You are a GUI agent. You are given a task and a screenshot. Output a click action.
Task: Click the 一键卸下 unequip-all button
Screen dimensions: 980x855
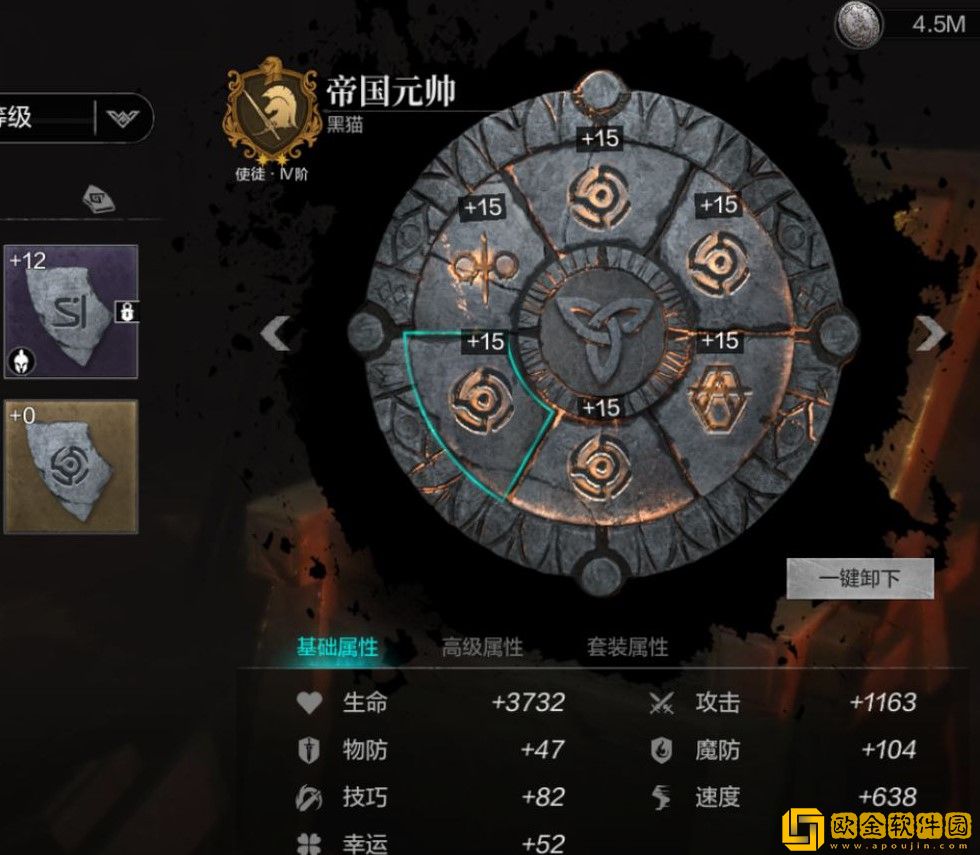860,578
